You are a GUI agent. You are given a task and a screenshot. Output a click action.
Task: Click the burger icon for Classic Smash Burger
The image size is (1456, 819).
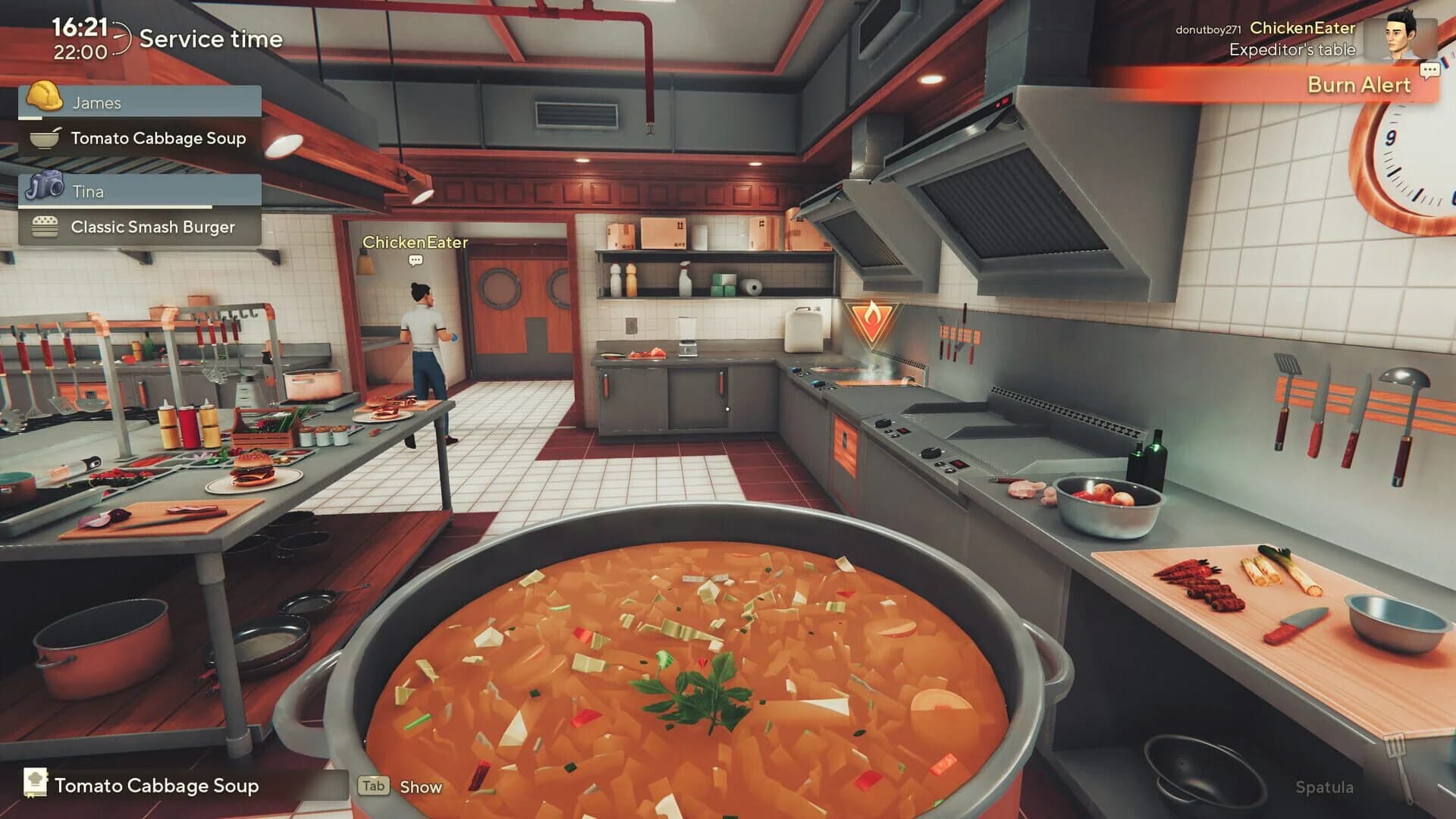point(45,226)
